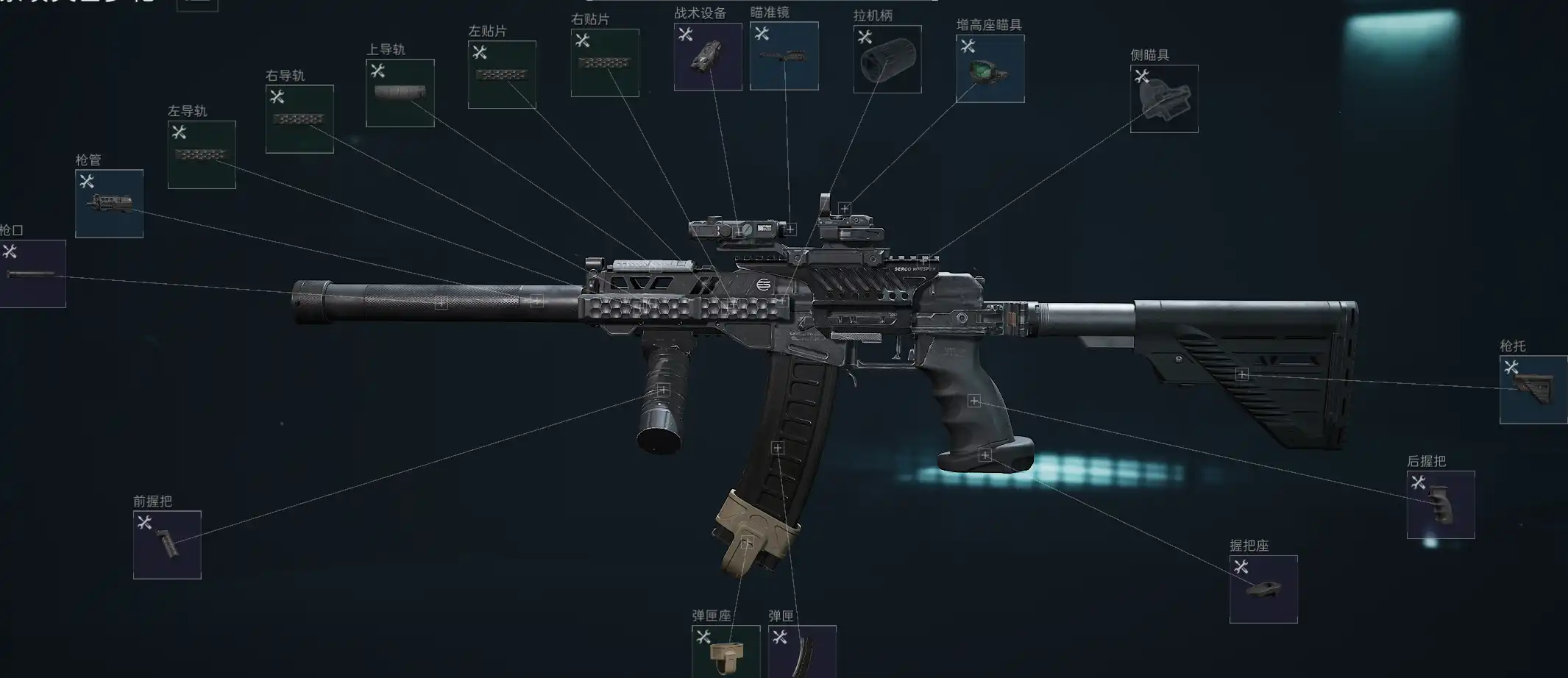Choose the 握把座 grip base slot
This screenshot has width=1568, height=678.
[x=1263, y=589]
